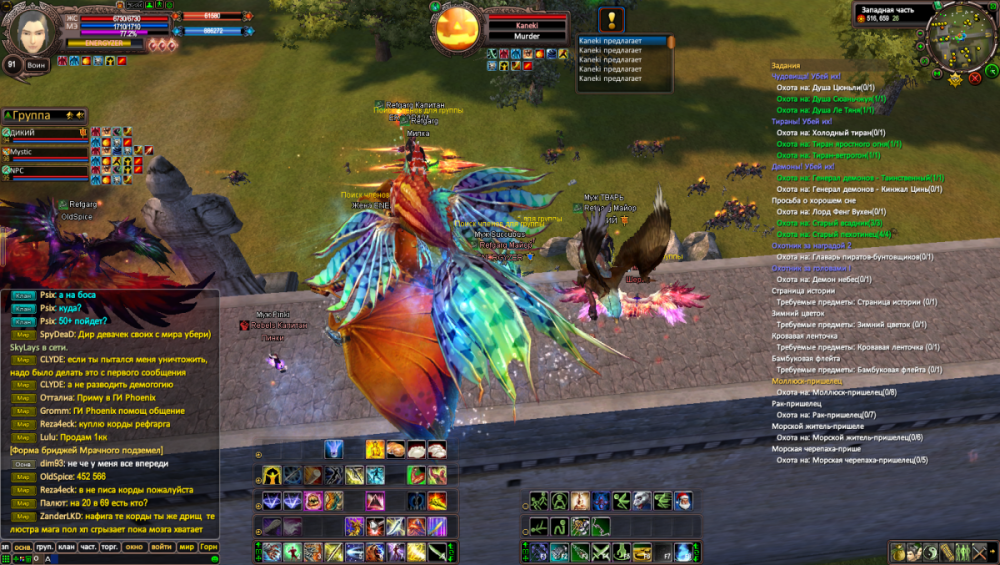
Task: Select the top "Kaneki предлагает" list entry
Action: coord(620,41)
